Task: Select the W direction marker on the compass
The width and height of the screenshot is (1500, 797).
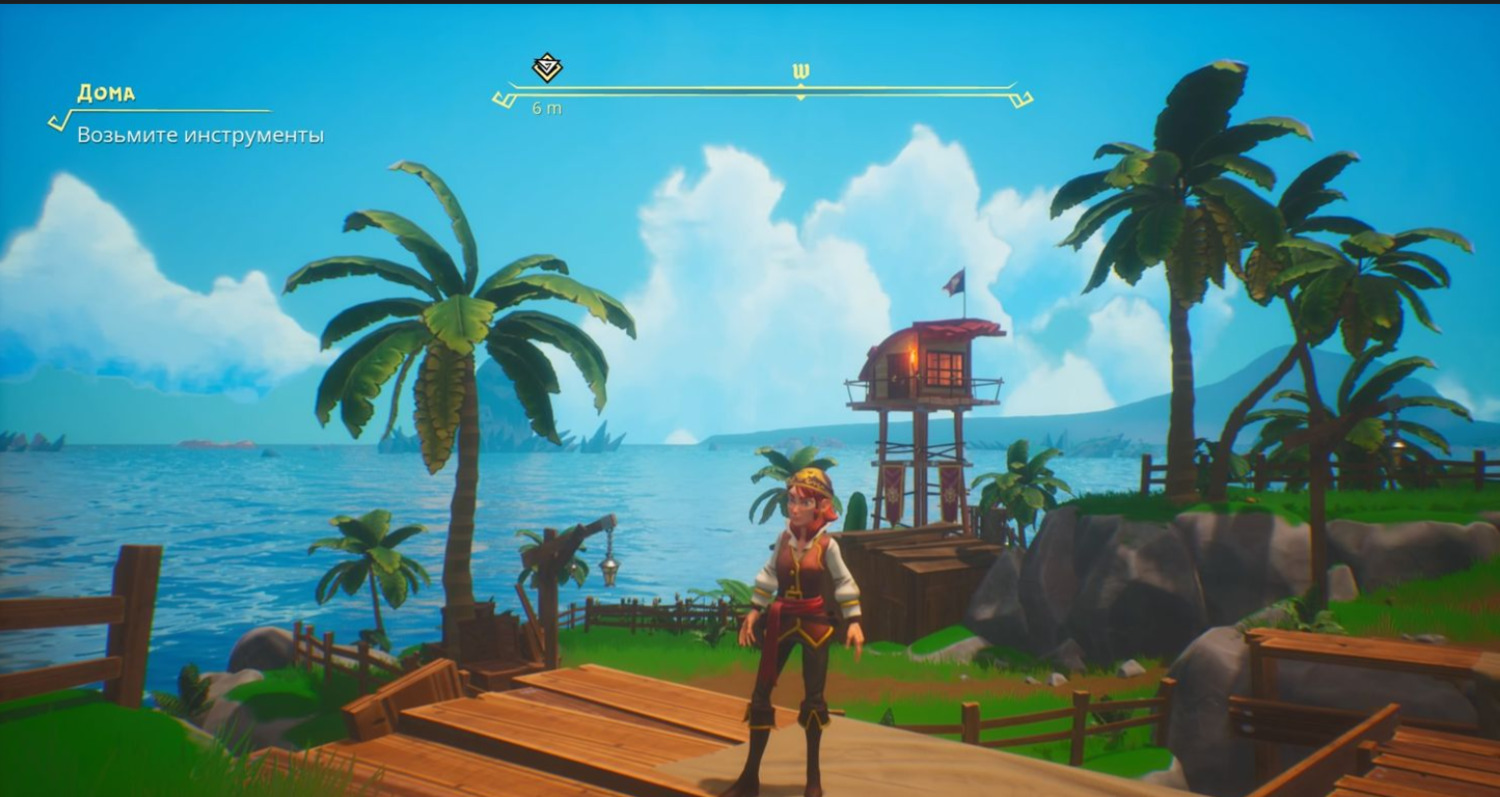Action: pyautogui.click(x=800, y=72)
